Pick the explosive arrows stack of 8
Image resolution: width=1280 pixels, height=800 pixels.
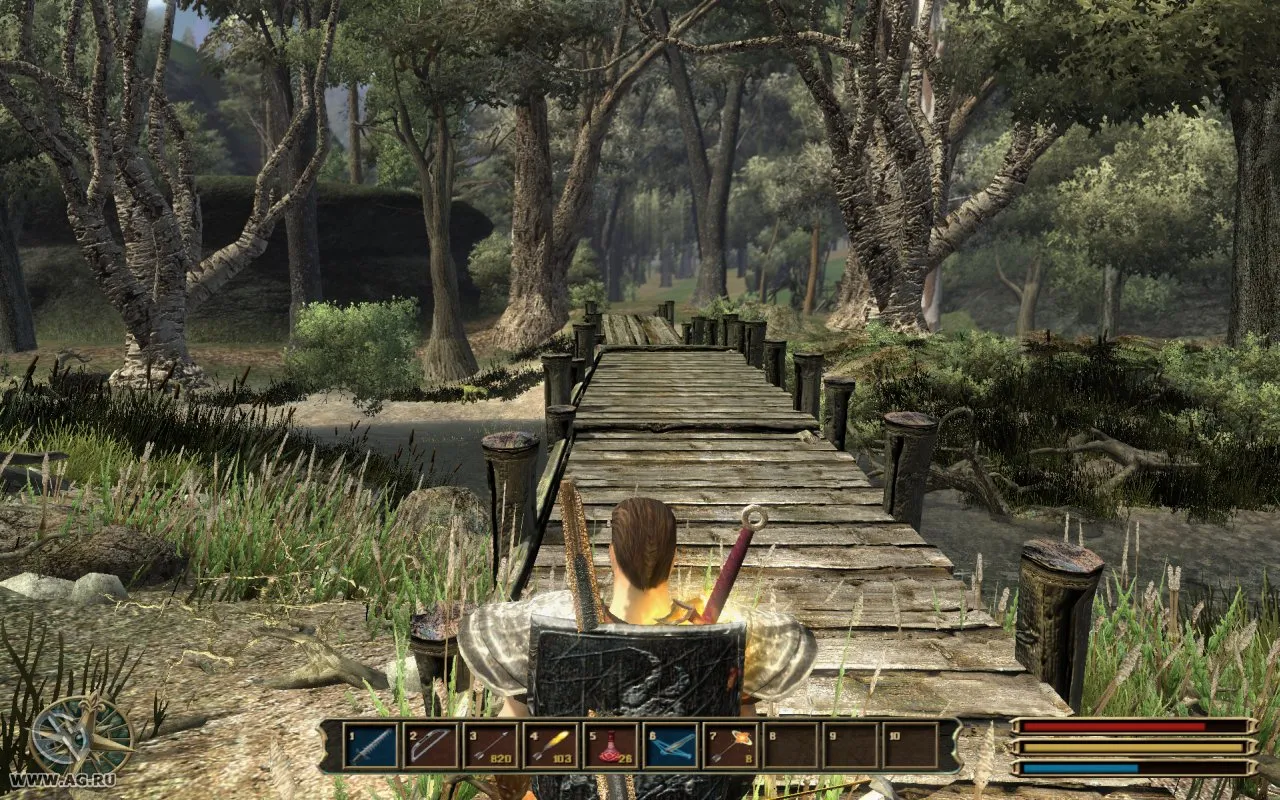(730, 746)
